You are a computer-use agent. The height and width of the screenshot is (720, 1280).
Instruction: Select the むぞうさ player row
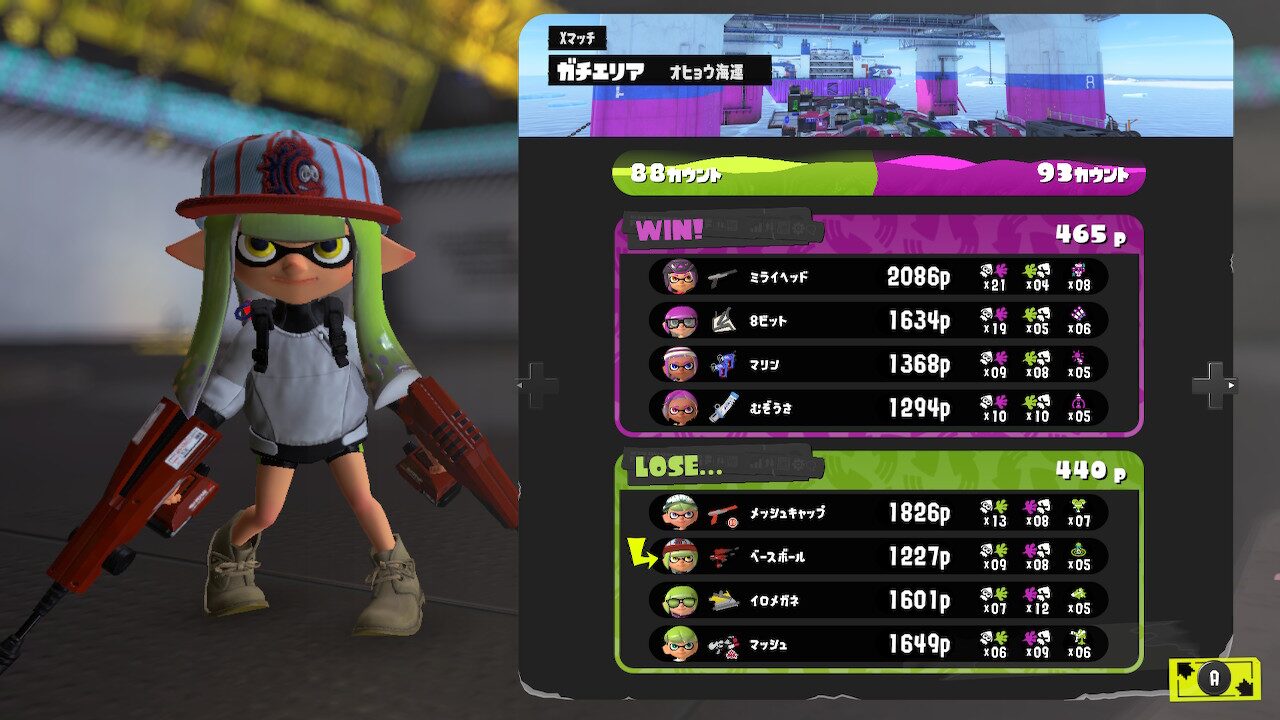(878, 408)
